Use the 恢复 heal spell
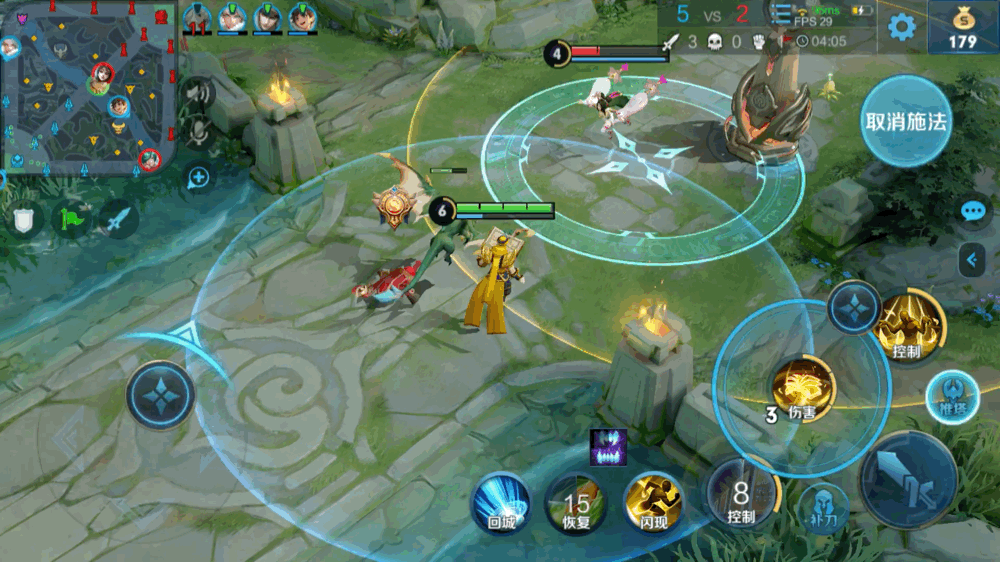The image size is (1000, 562). coord(576,502)
